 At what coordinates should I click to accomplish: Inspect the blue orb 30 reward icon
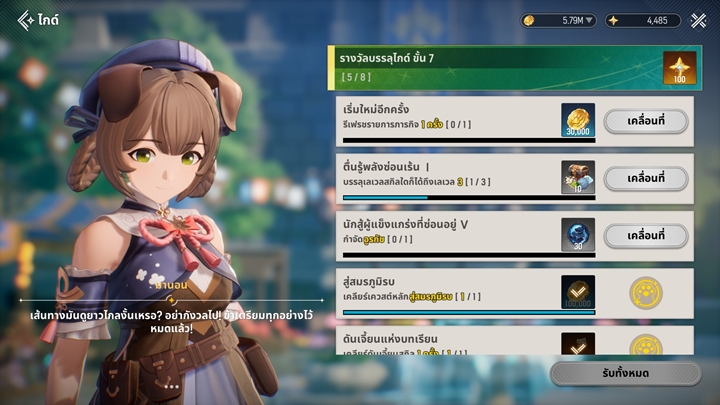pyautogui.click(x=578, y=235)
